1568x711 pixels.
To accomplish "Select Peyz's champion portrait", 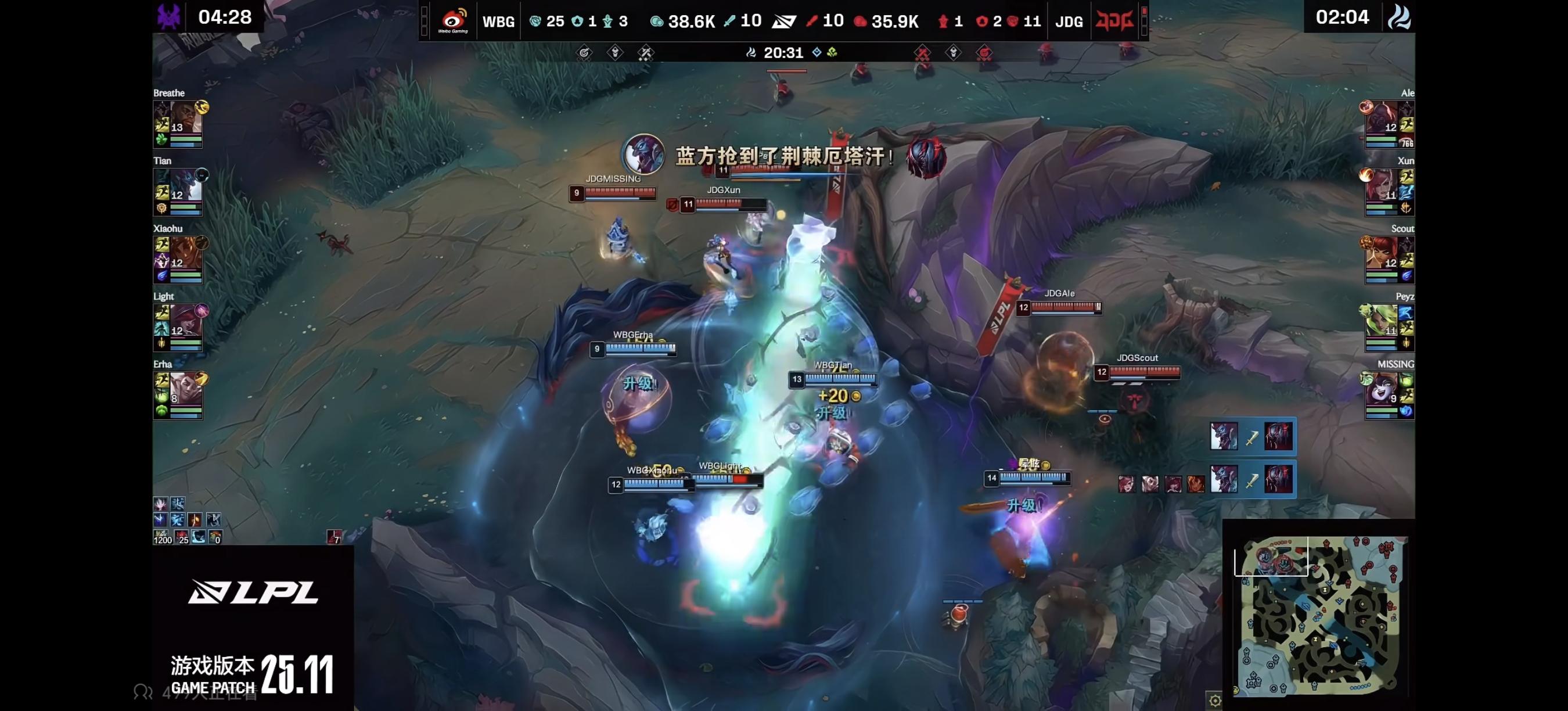I will [x=1381, y=320].
